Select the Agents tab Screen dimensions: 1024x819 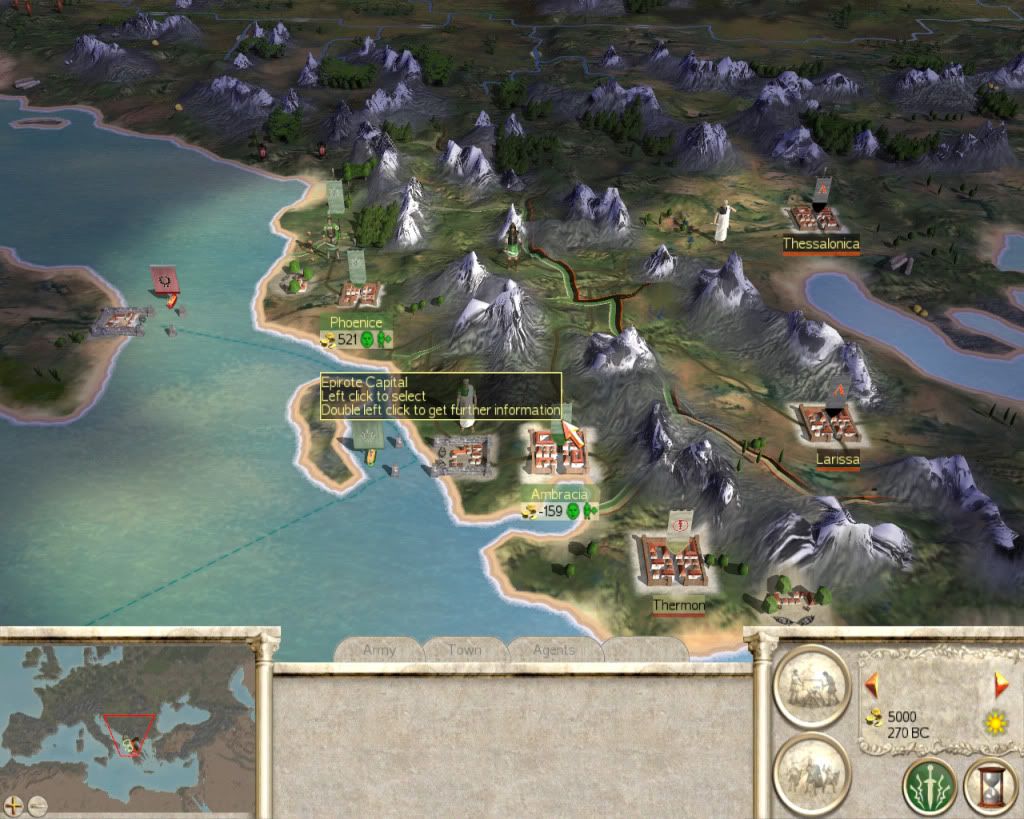[x=553, y=650]
